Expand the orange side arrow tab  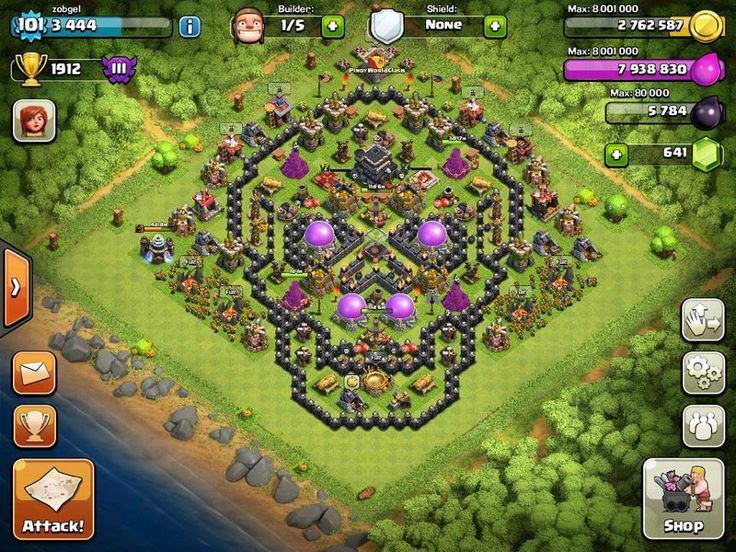click(x=16, y=288)
